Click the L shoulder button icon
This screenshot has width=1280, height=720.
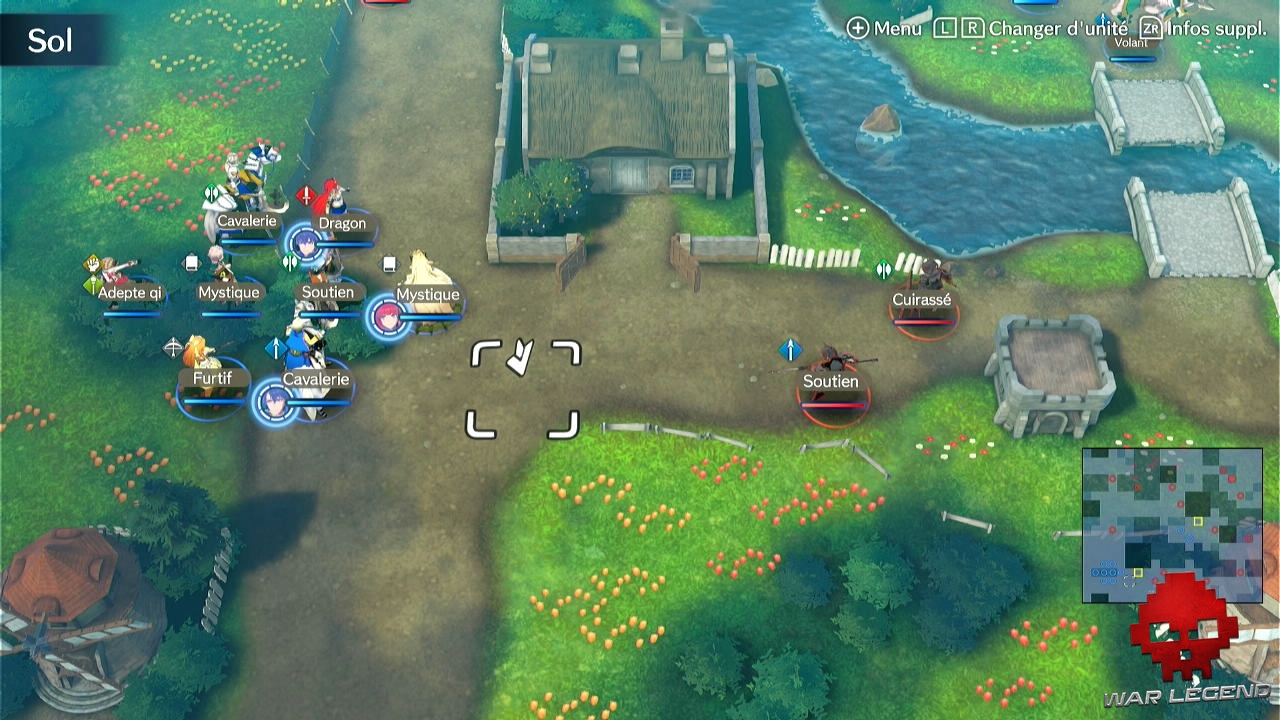click(945, 29)
